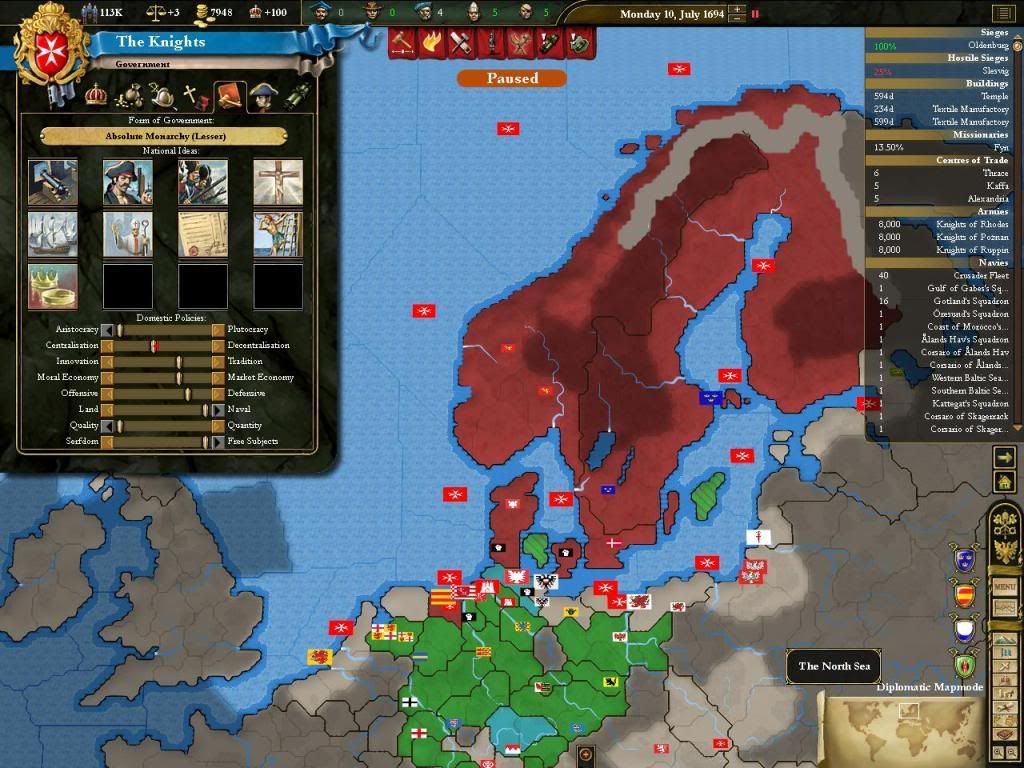Click the home button

[1004, 482]
